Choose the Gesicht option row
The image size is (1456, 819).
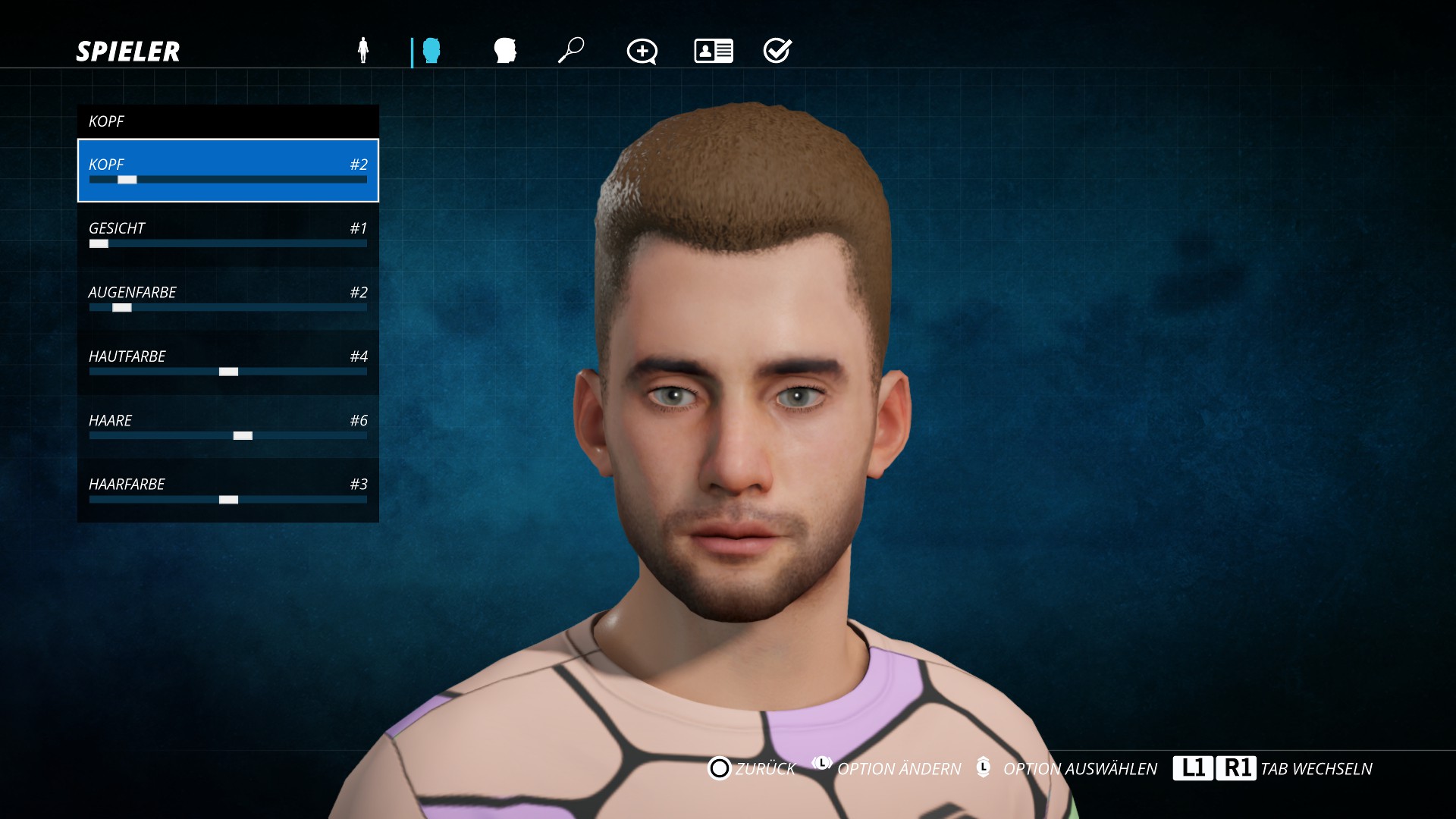[x=227, y=234]
